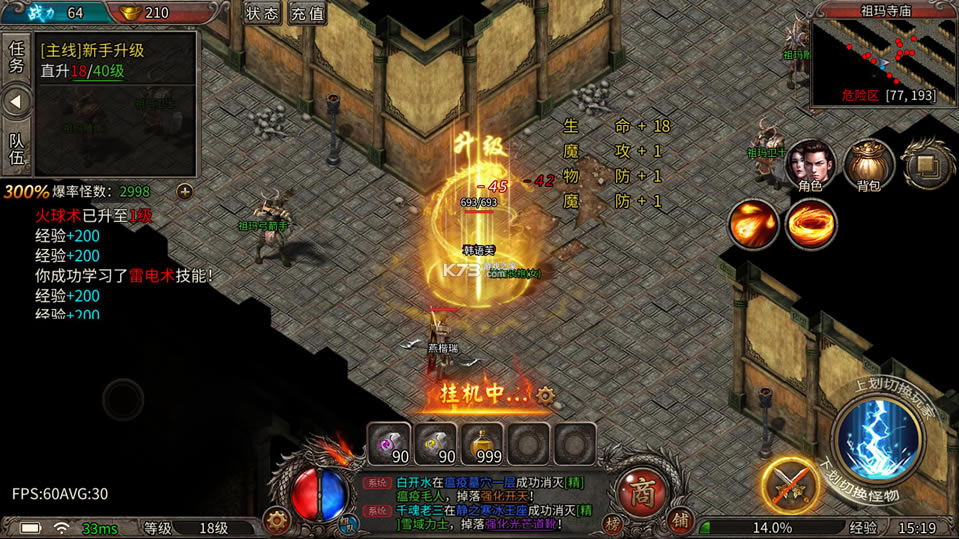
Task: Open auto-battle settings gear next to 挂机中
Action: point(545,395)
